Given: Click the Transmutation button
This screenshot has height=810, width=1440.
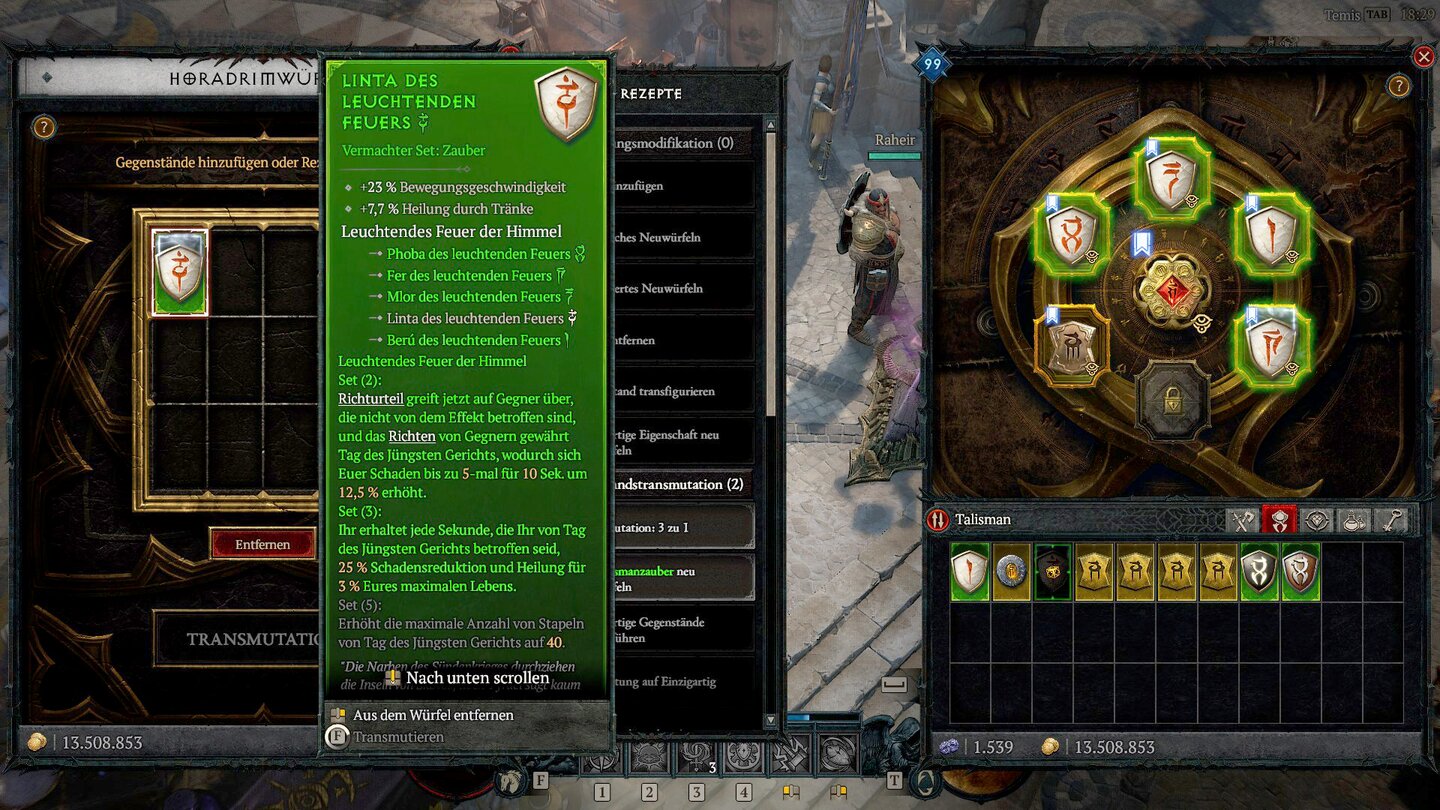Looking at the screenshot, I should (240, 638).
